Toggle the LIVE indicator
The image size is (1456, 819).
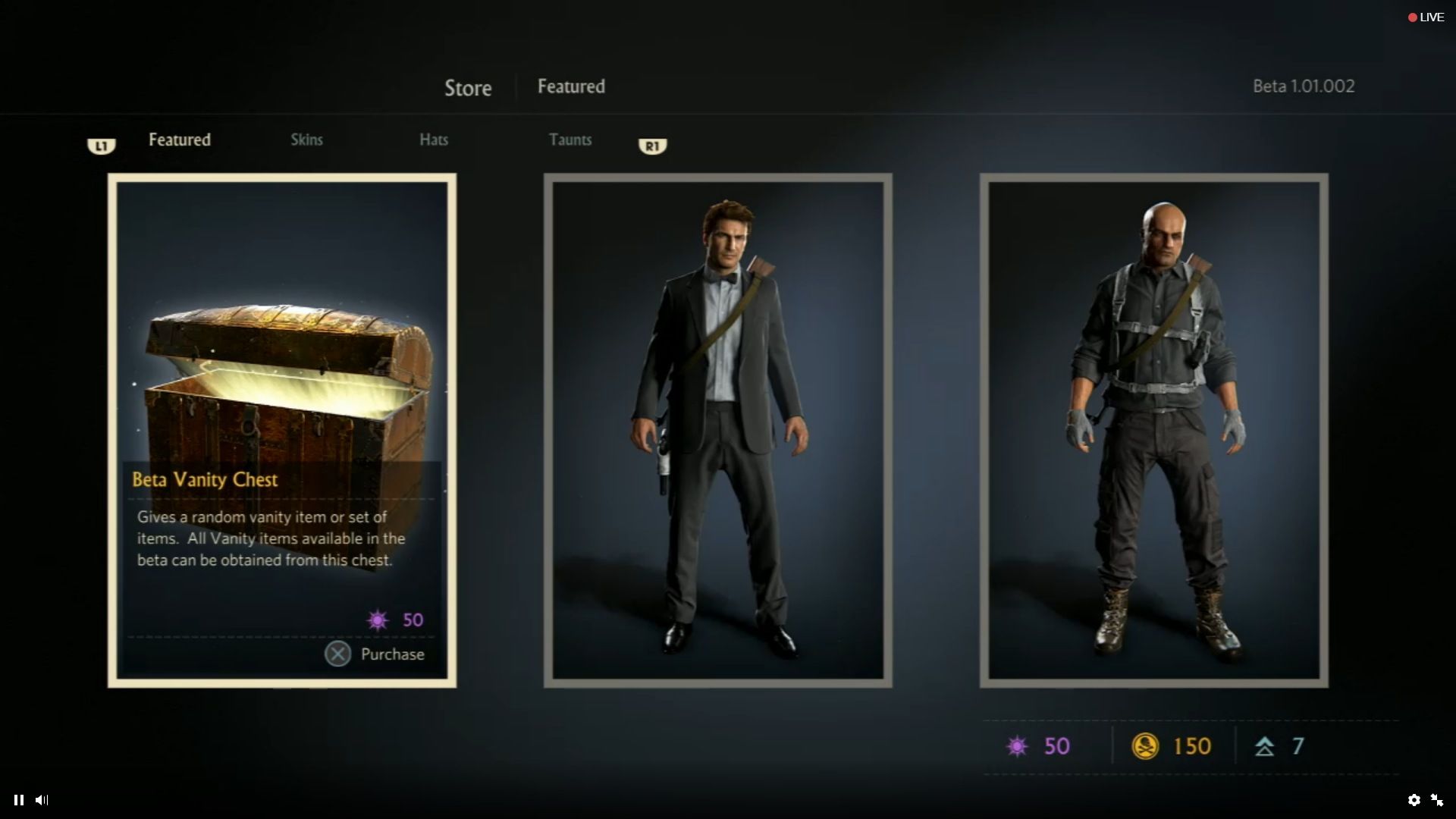pos(1426,16)
